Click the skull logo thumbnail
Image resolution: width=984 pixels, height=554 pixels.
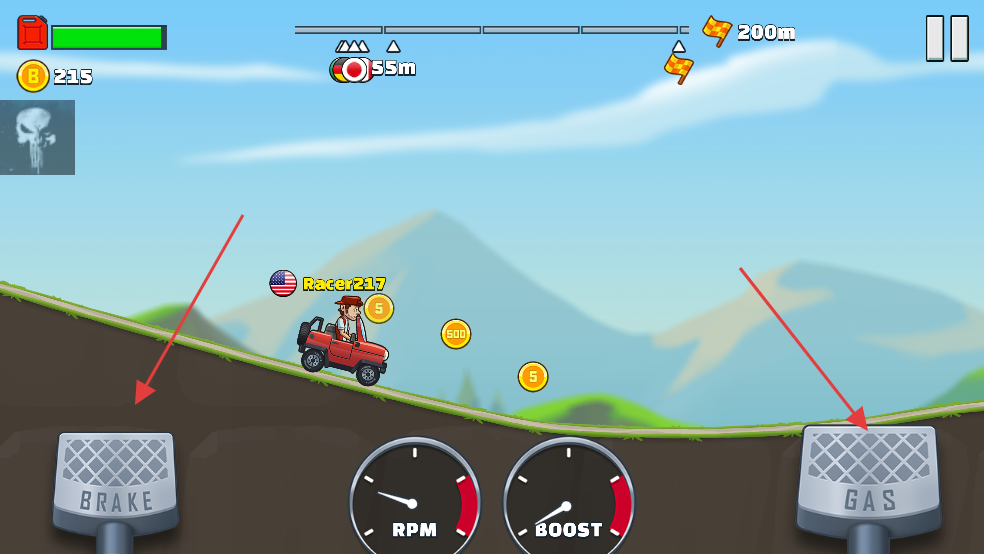point(37,137)
